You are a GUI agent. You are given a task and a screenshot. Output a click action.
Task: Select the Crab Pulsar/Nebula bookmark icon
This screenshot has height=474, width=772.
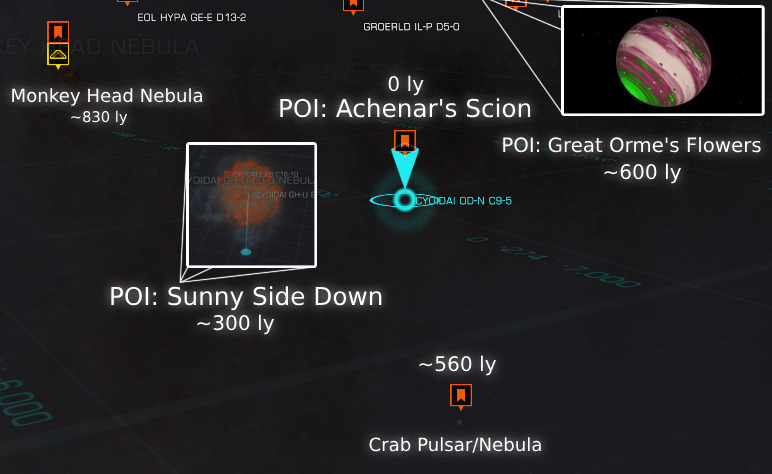point(460,397)
